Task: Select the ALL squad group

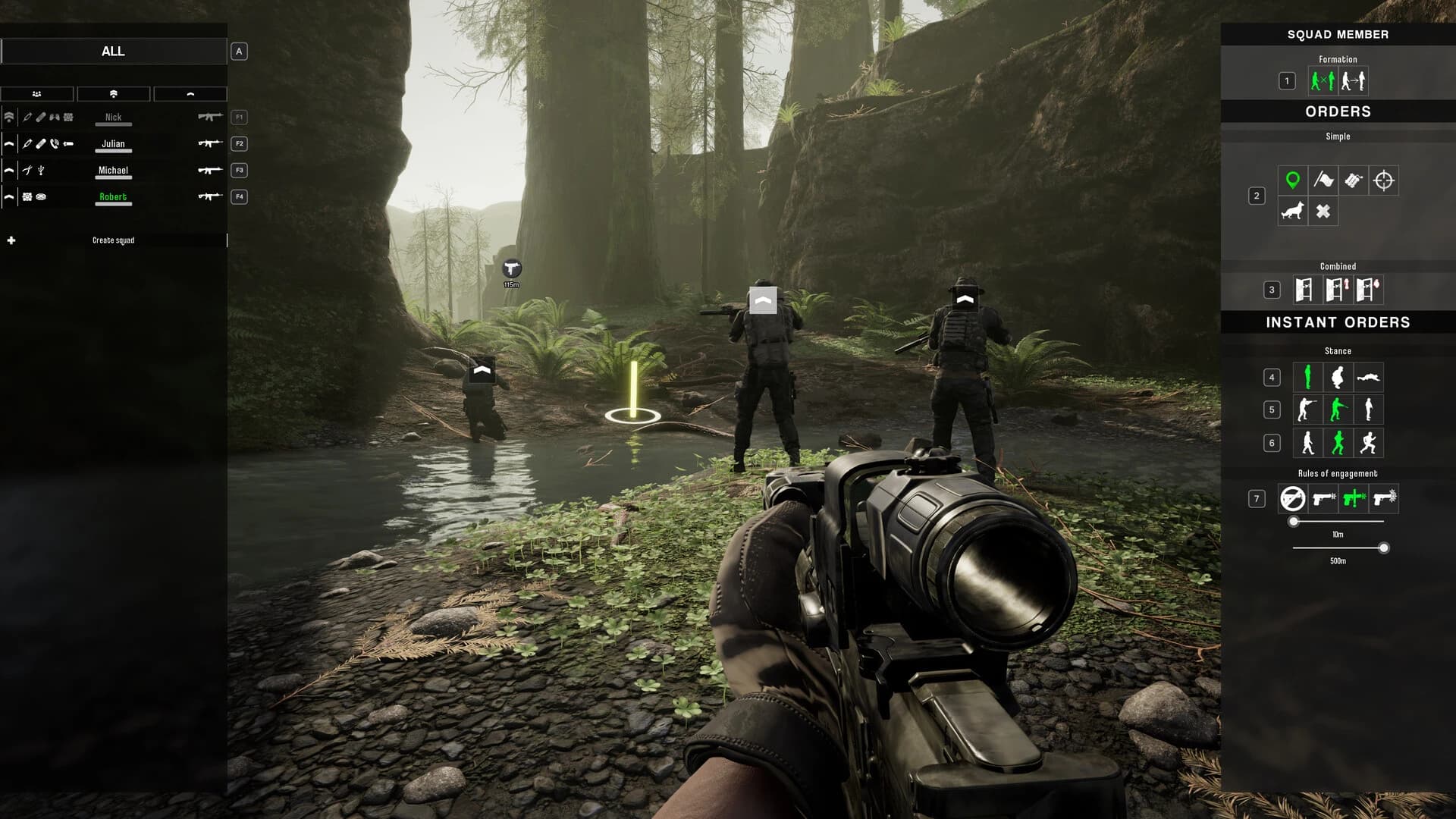Action: 113,52
